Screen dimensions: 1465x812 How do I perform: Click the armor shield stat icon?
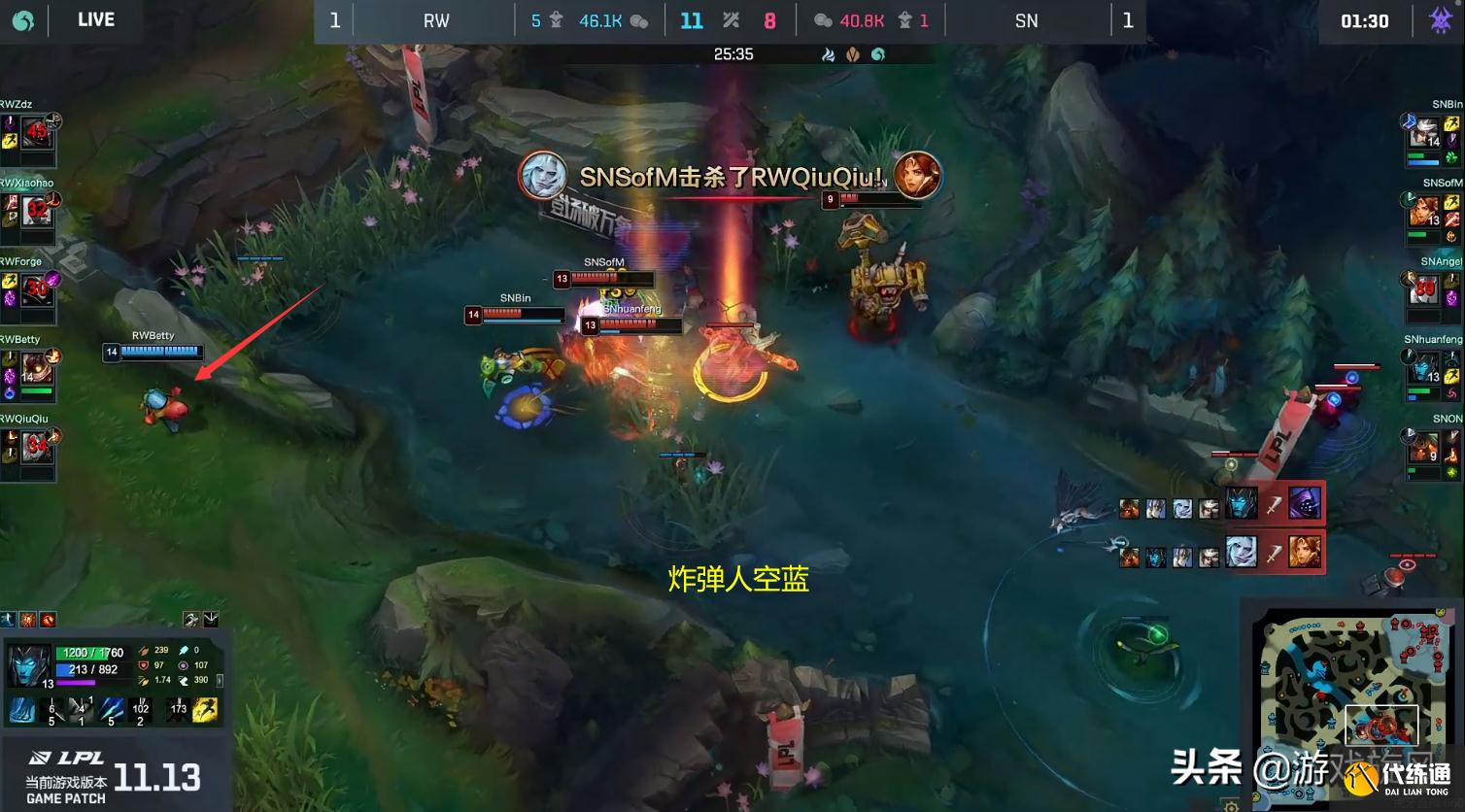[x=143, y=665]
